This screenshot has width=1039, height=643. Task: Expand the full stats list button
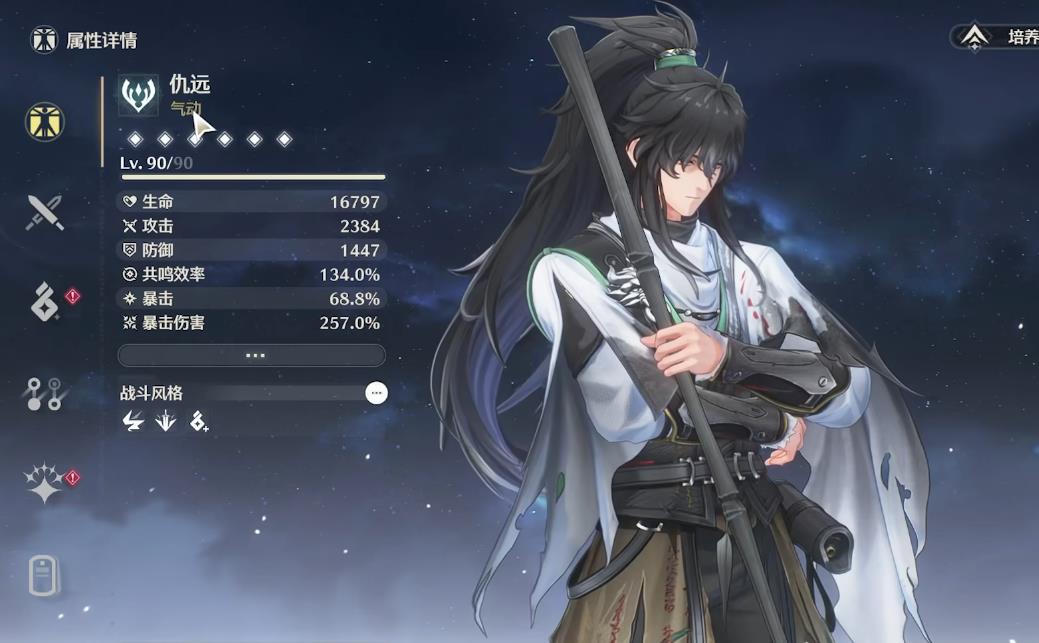click(x=251, y=355)
